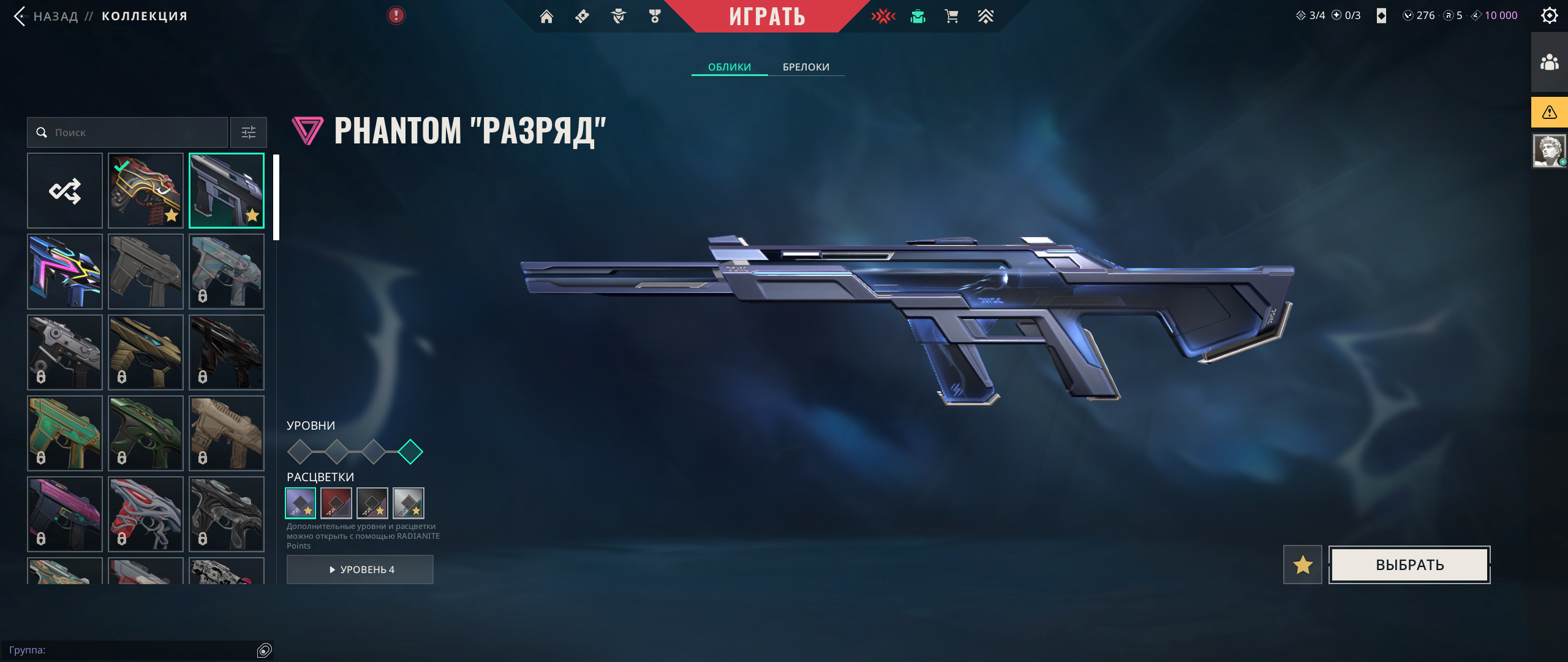
Task: Confirm skin with ВЫБРАТЬ button
Action: tap(1409, 565)
